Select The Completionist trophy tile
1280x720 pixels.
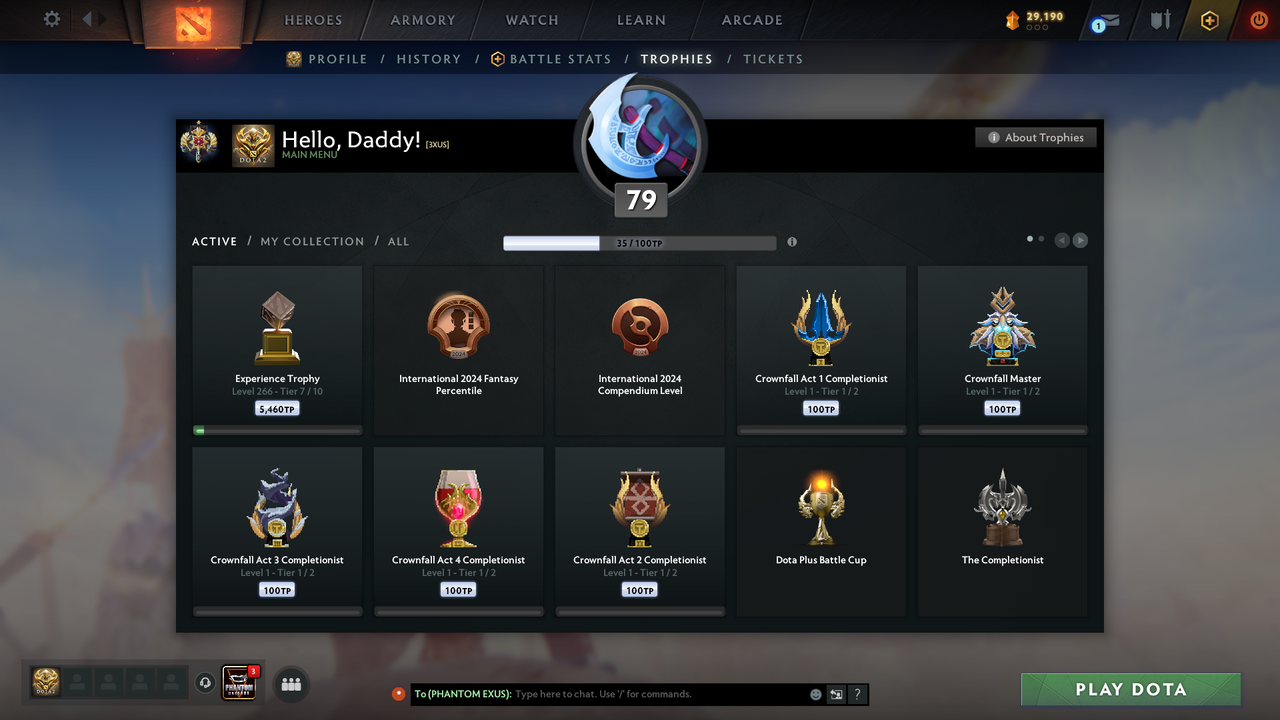click(x=1002, y=530)
